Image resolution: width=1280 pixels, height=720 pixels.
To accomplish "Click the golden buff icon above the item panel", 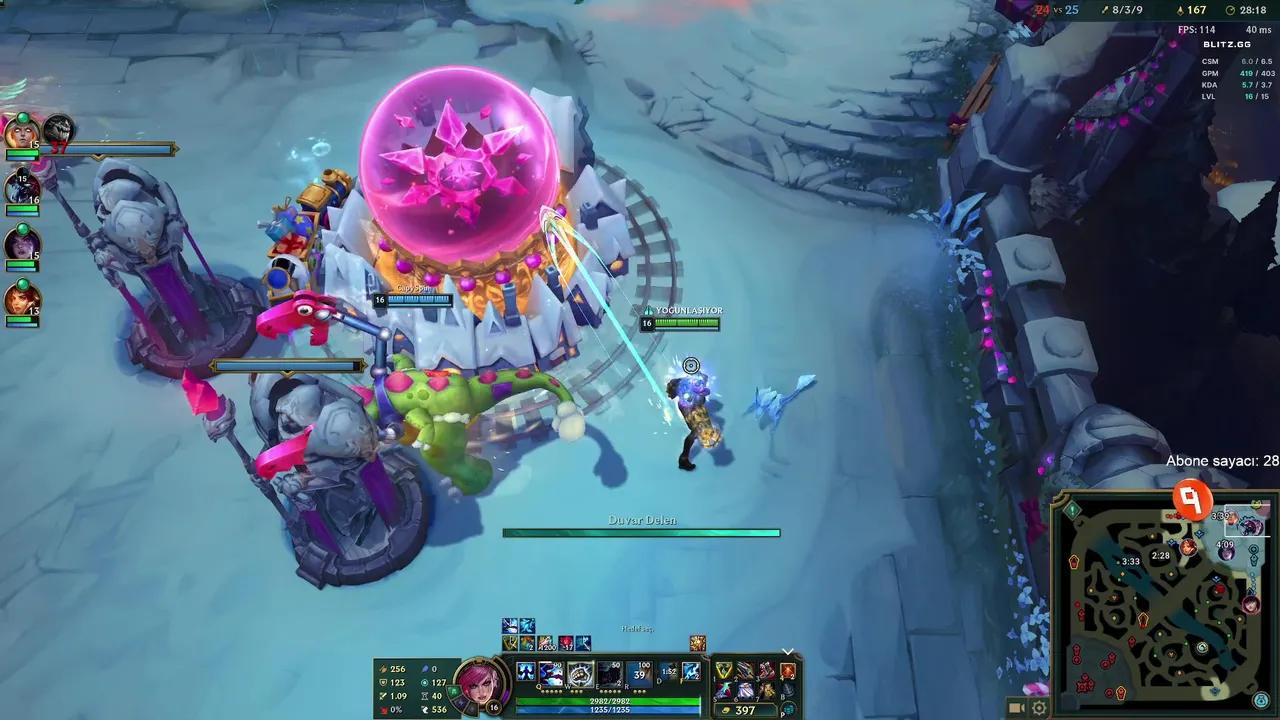I will point(696,644).
